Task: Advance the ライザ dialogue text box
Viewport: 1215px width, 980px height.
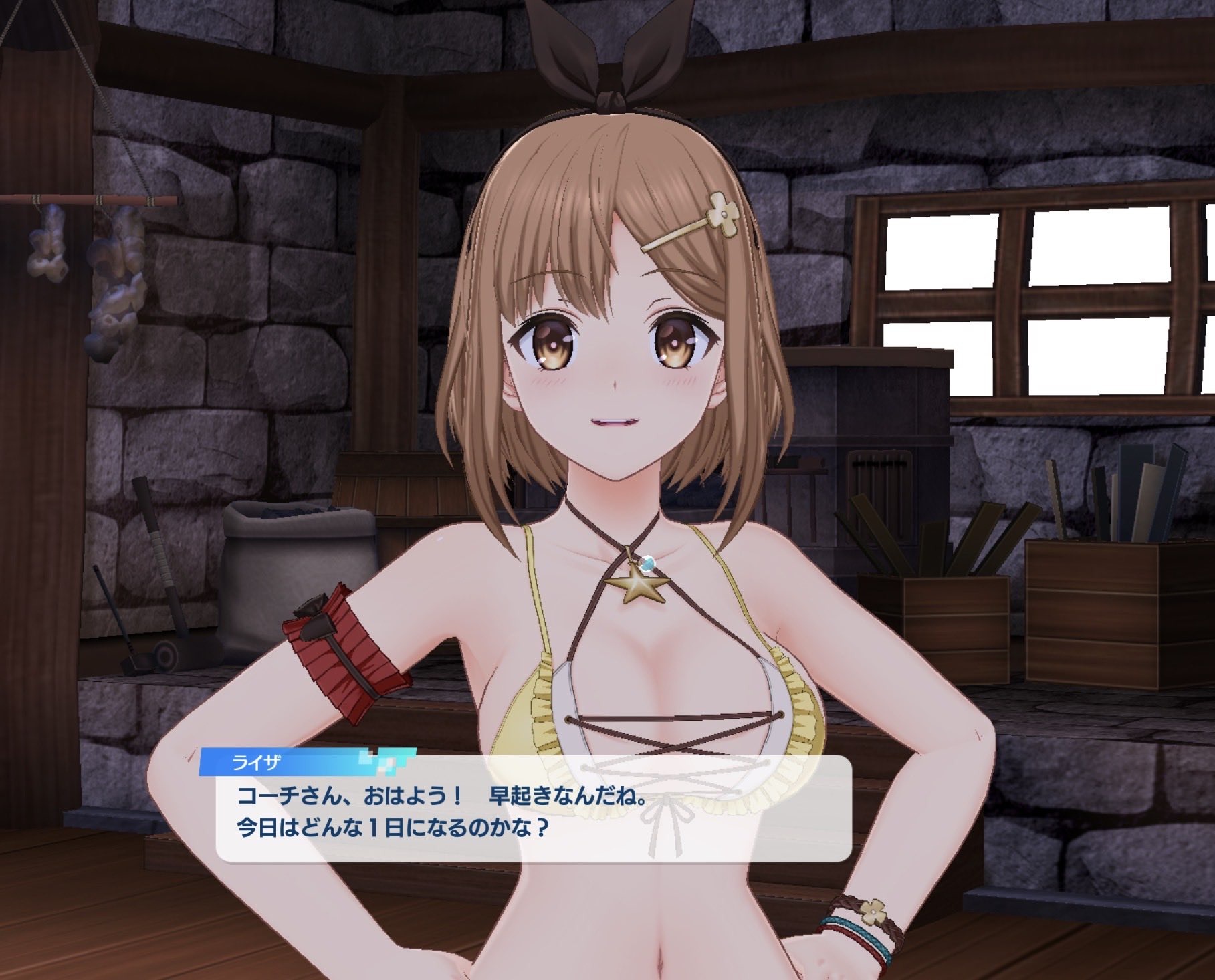Action: [x=532, y=812]
